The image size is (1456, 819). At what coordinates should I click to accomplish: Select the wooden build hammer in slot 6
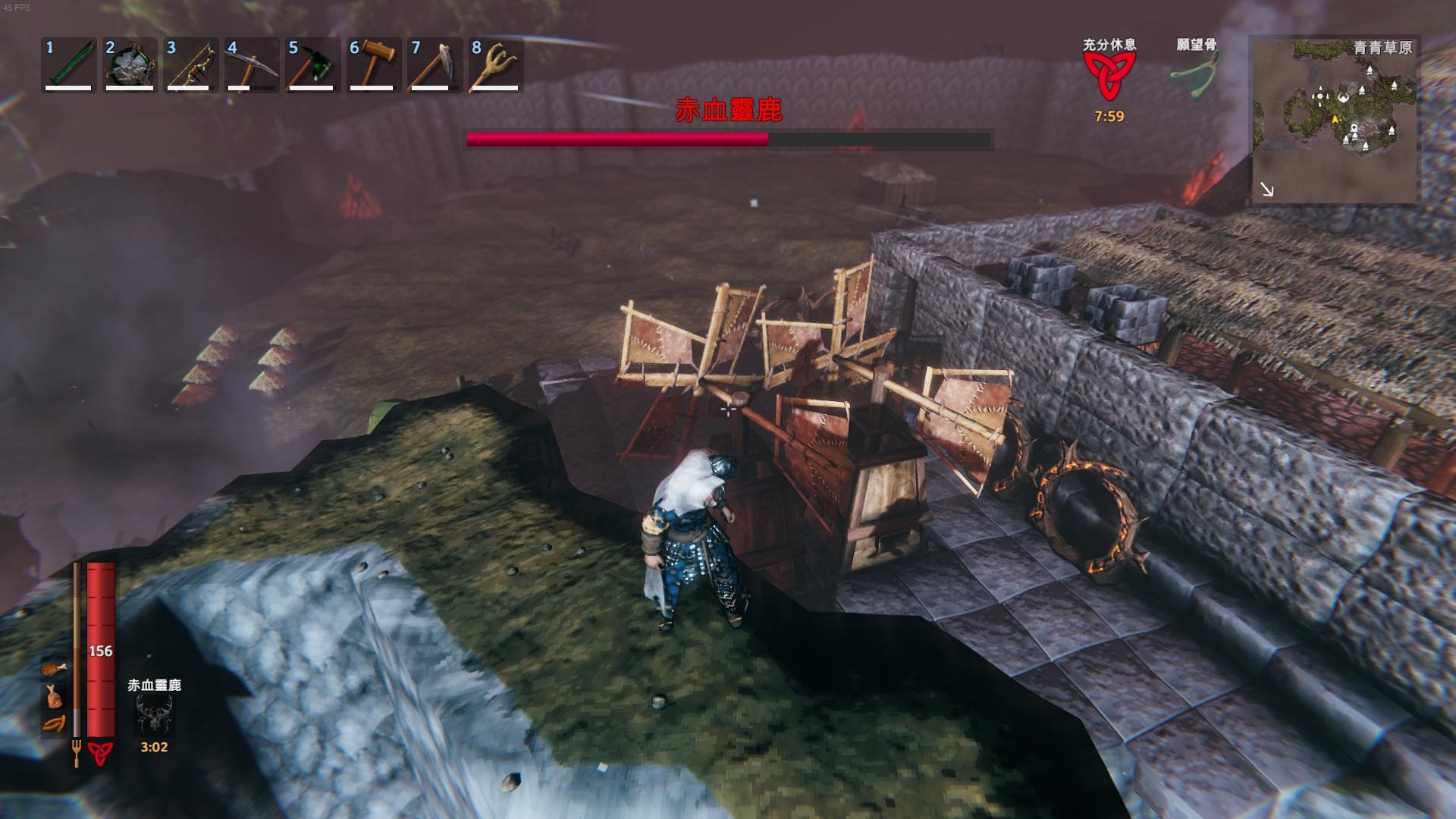coord(373,65)
